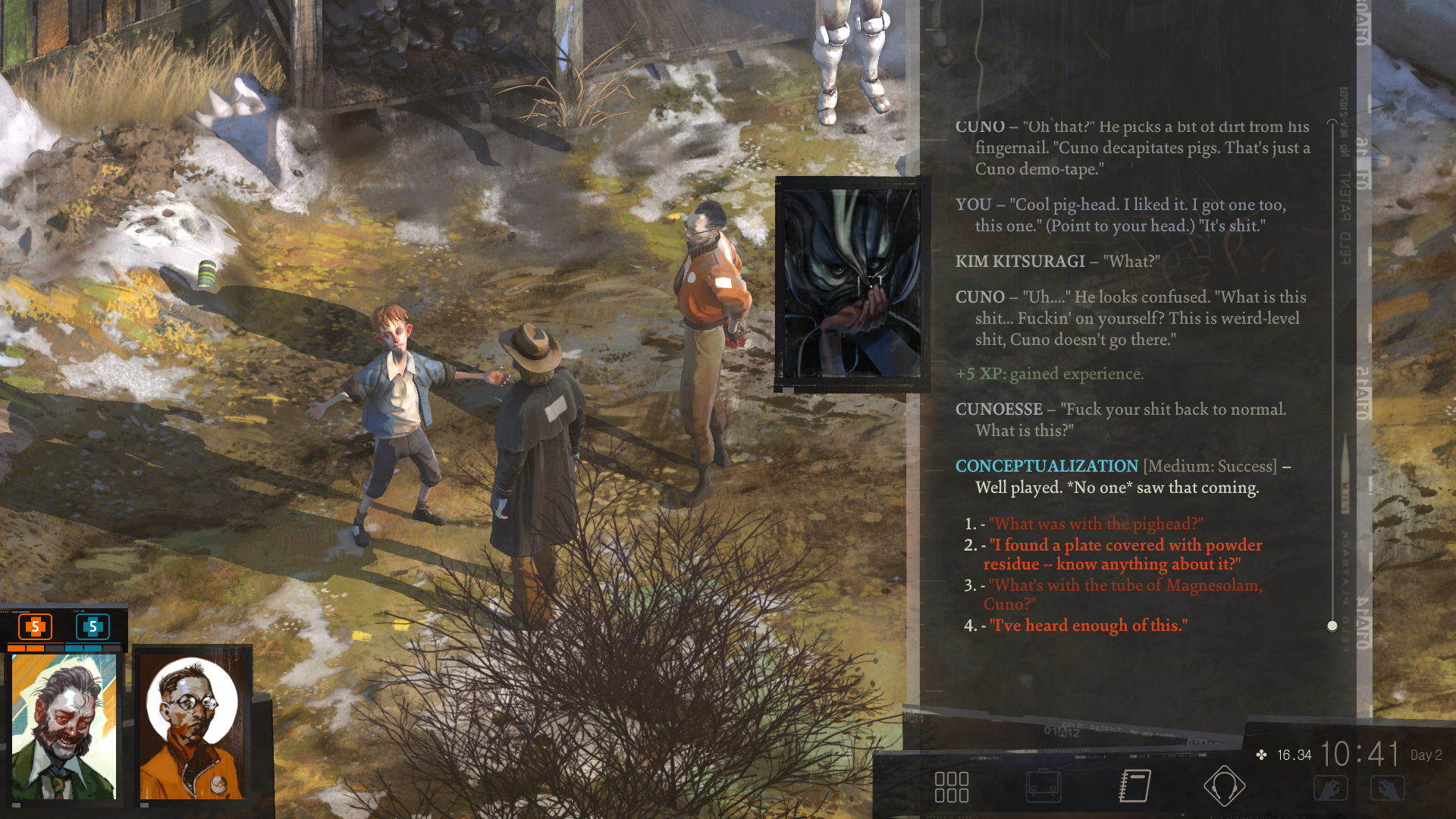Open the journal notebook icon

(1135, 786)
